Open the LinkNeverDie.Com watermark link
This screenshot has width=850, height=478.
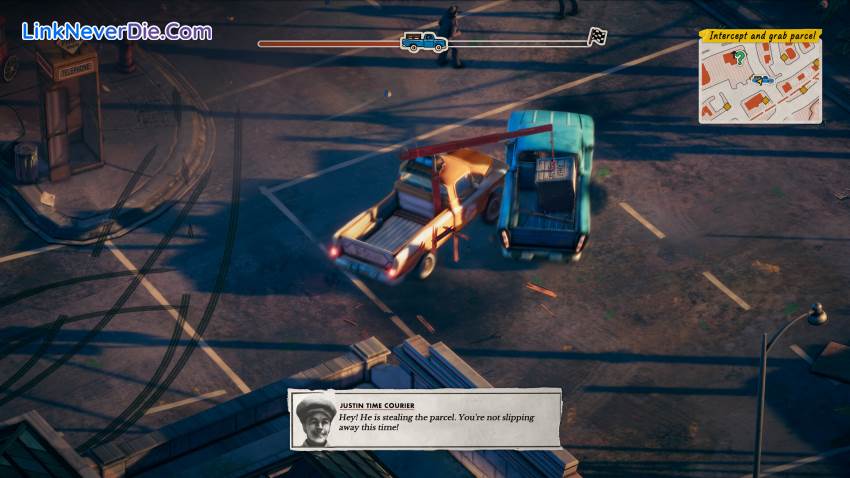[117, 31]
